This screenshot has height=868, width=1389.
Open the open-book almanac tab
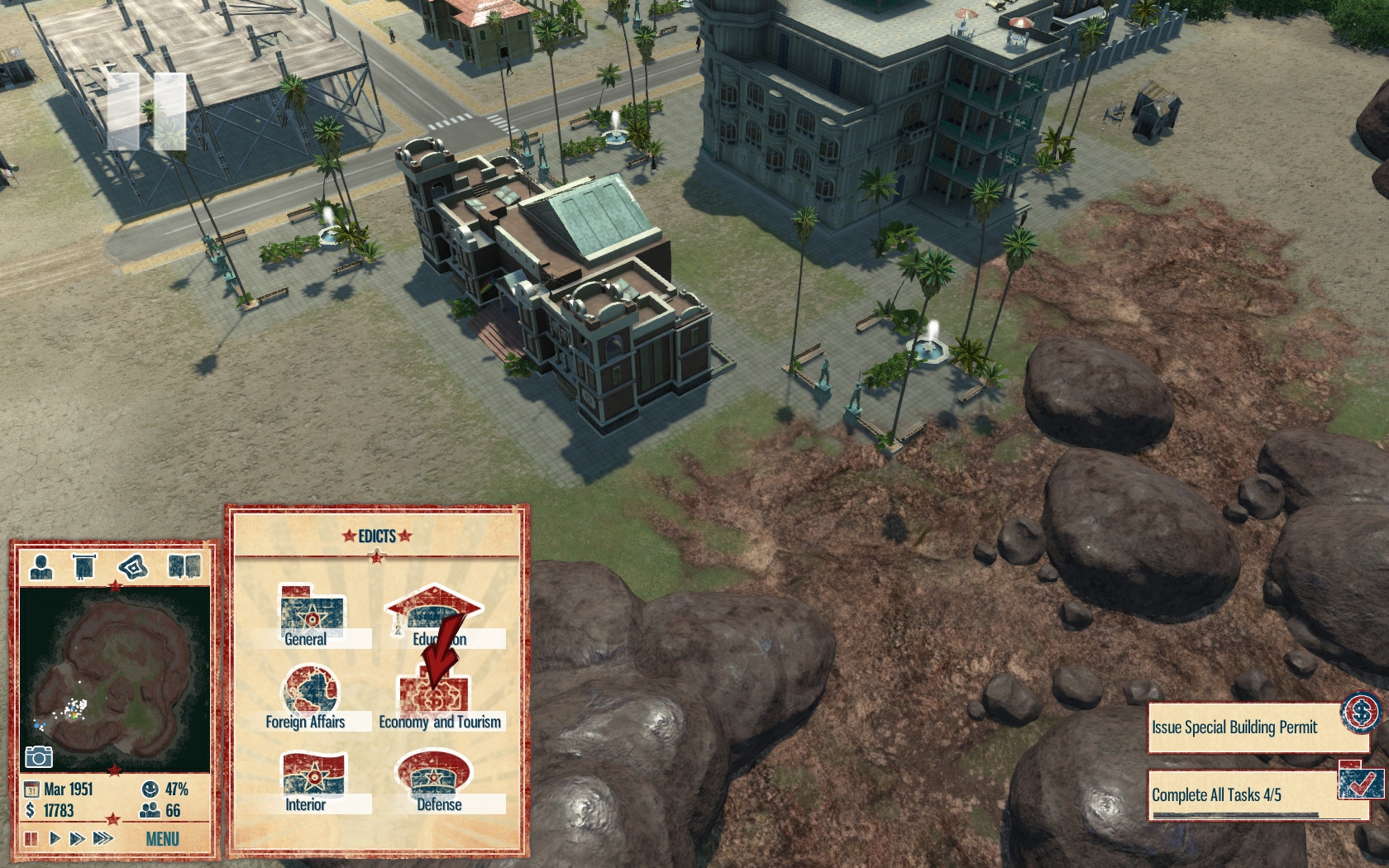click(x=184, y=567)
